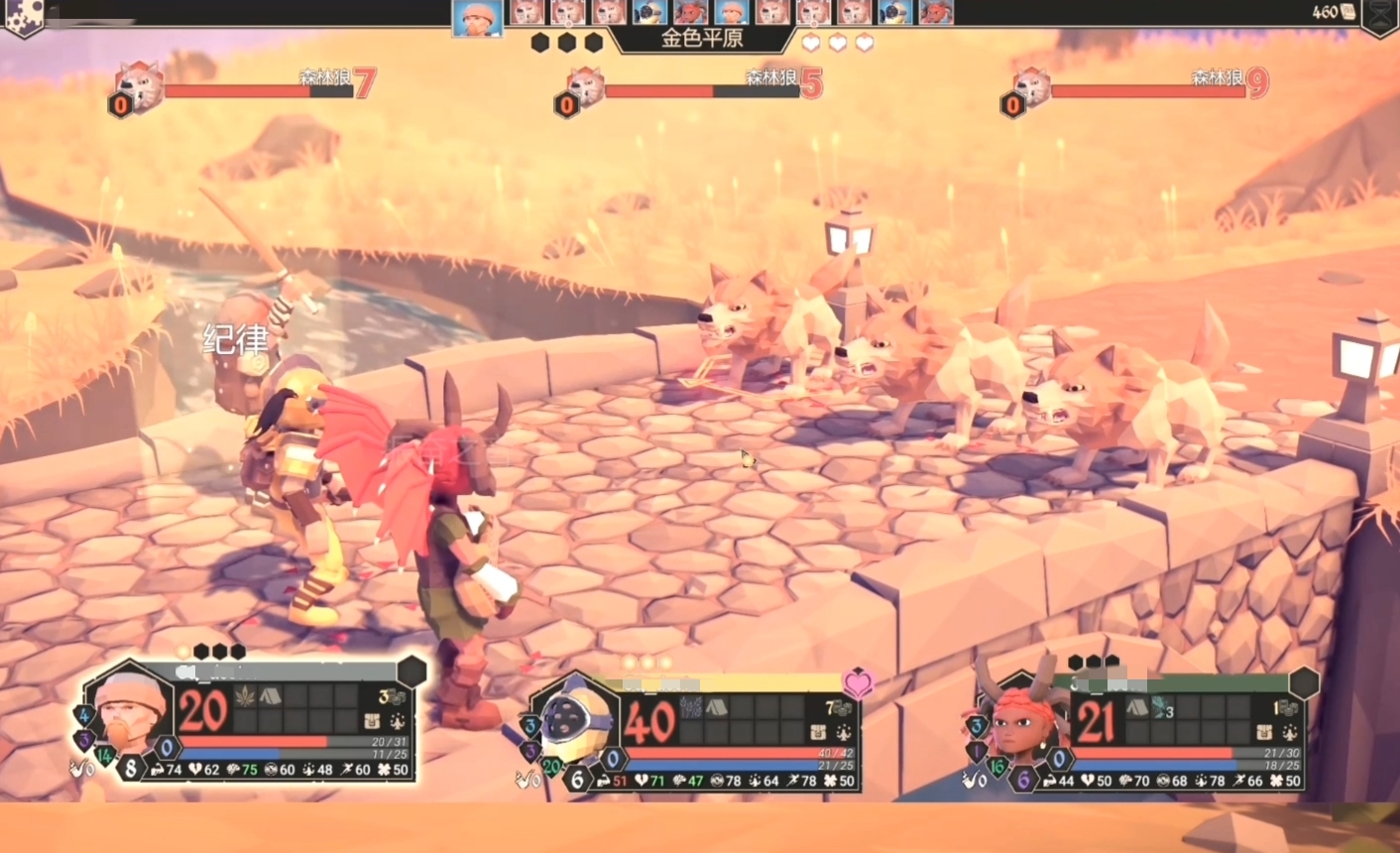This screenshot has height=853, width=1400.
Task: Target the level 5 forest wolf portrait
Action: tap(585, 88)
